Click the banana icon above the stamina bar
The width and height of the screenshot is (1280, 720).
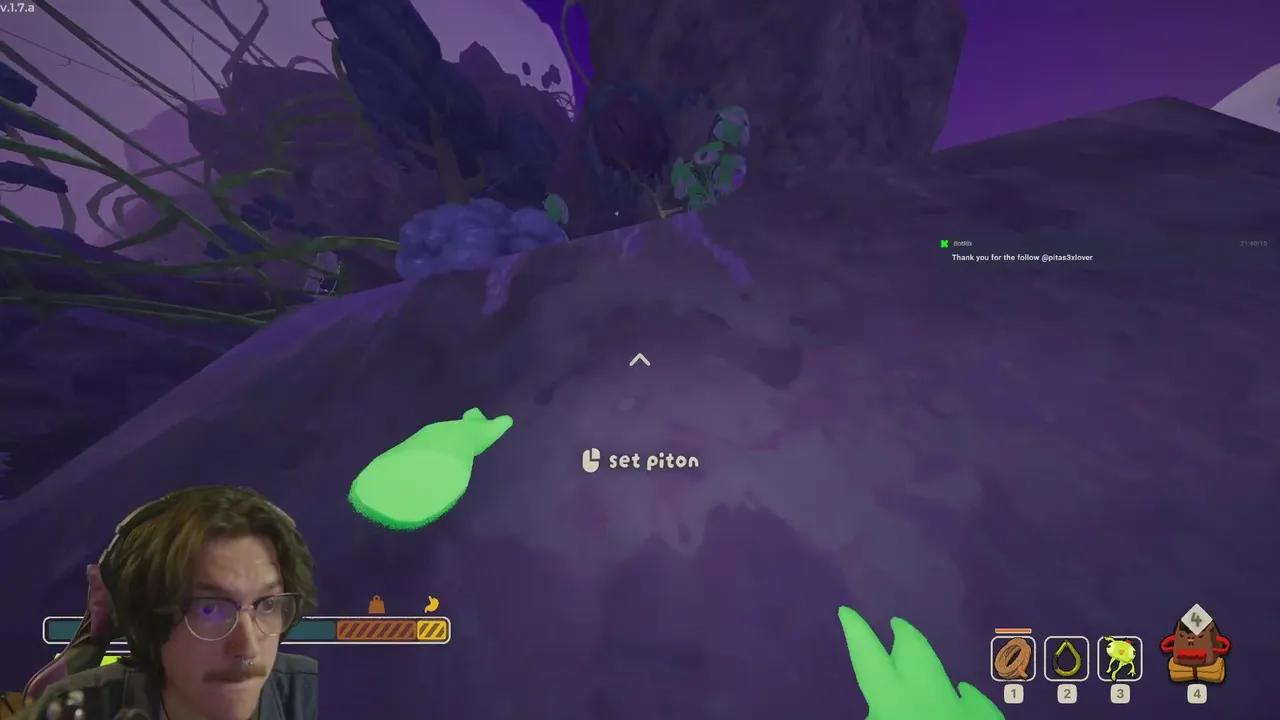432,604
